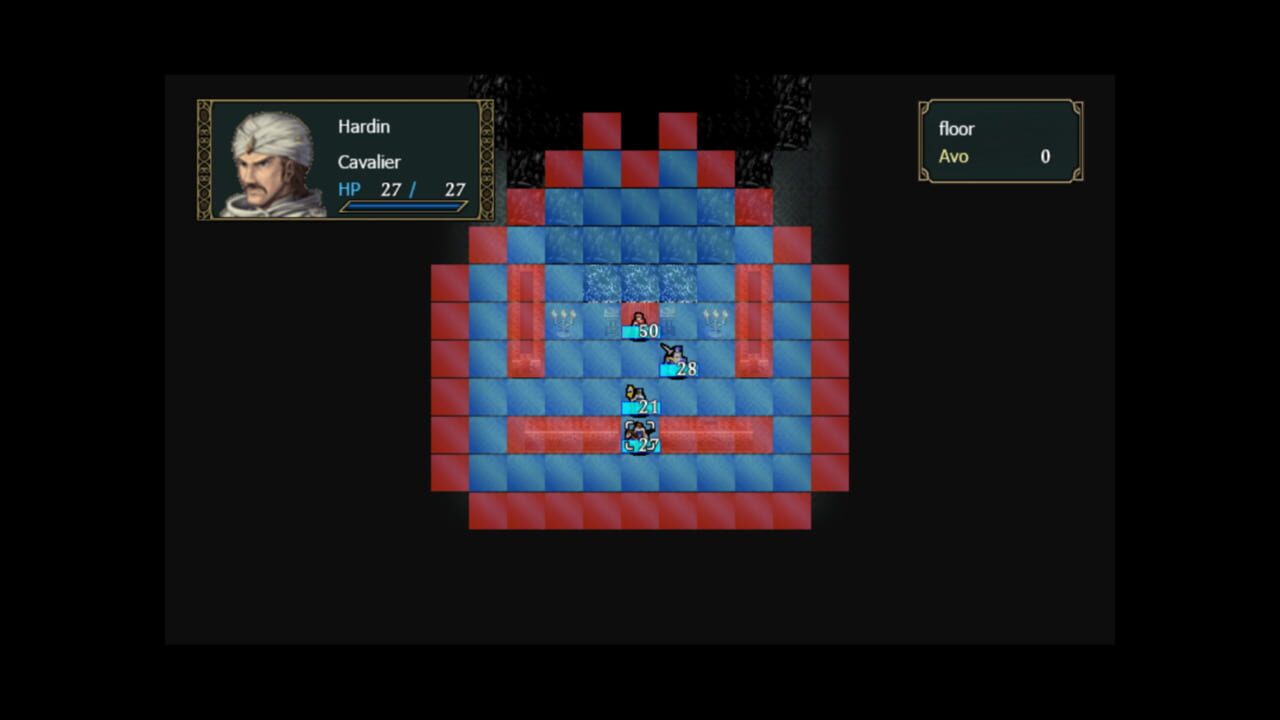The image size is (1280, 720).
Task: Click the right candelabra decoration tile
Action: (x=716, y=320)
